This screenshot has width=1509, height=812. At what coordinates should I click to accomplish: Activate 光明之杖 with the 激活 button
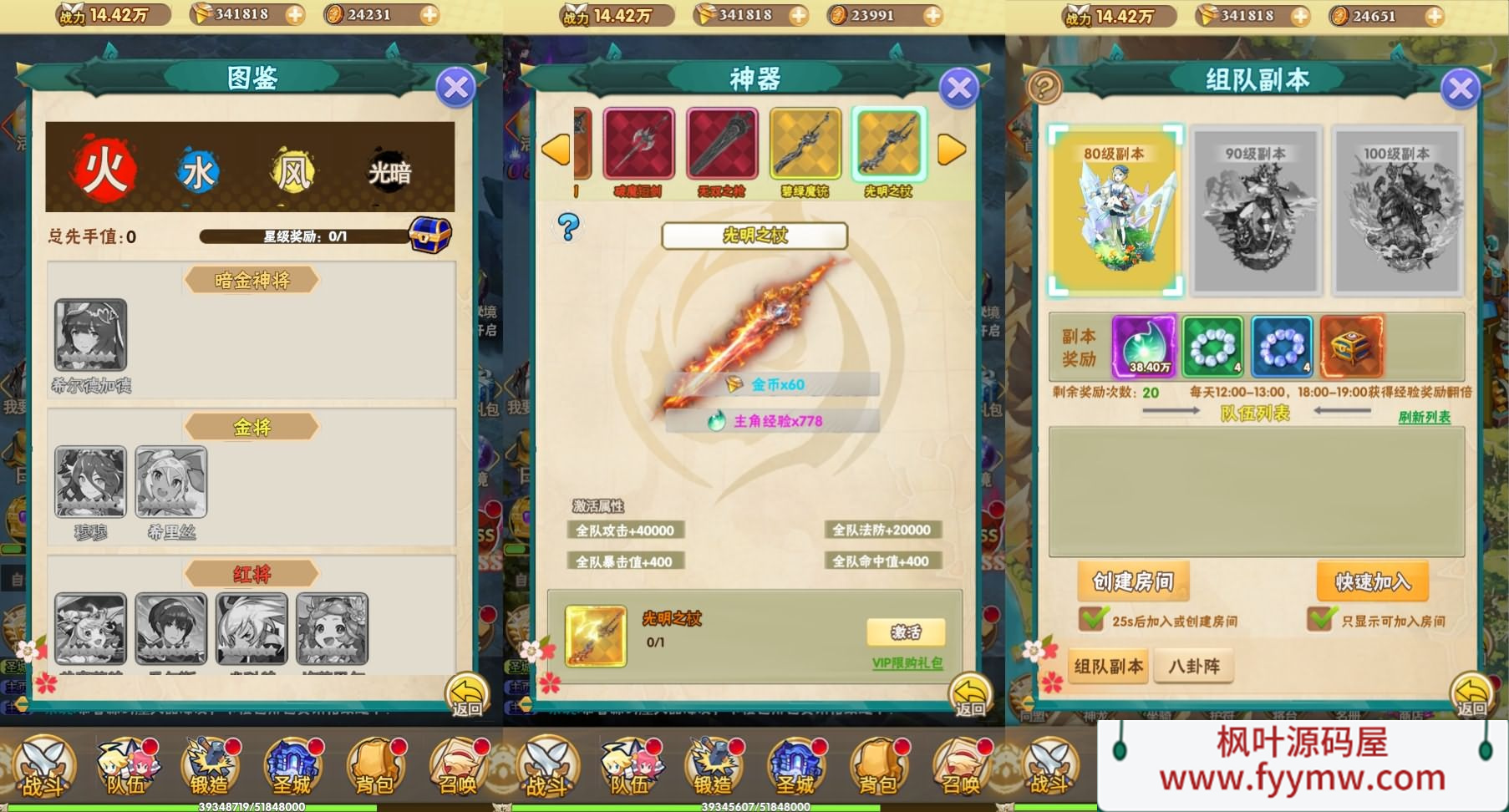pos(906,632)
